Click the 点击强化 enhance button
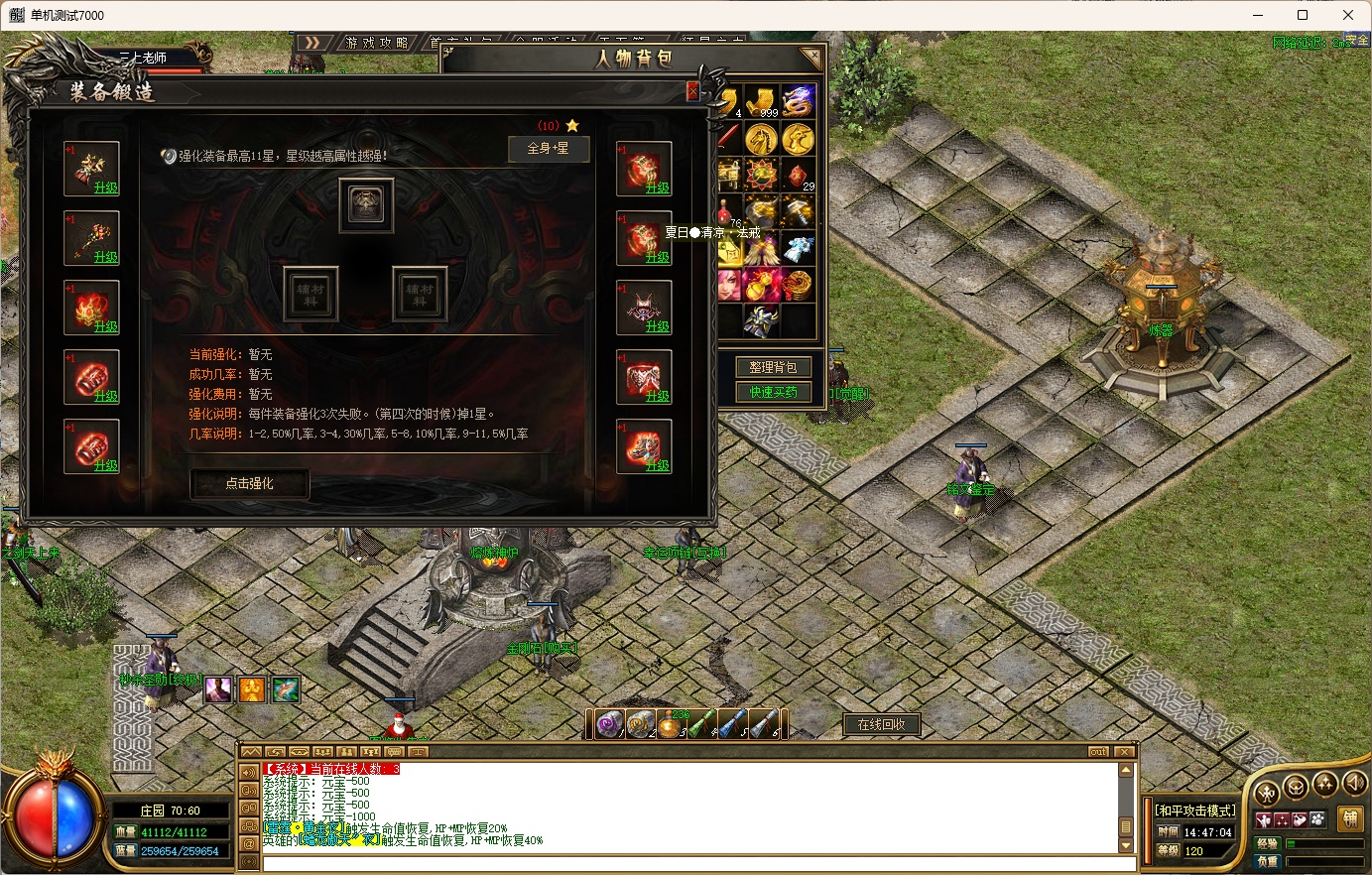Image resolution: width=1372 pixels, height=875 pixels. 249,483
